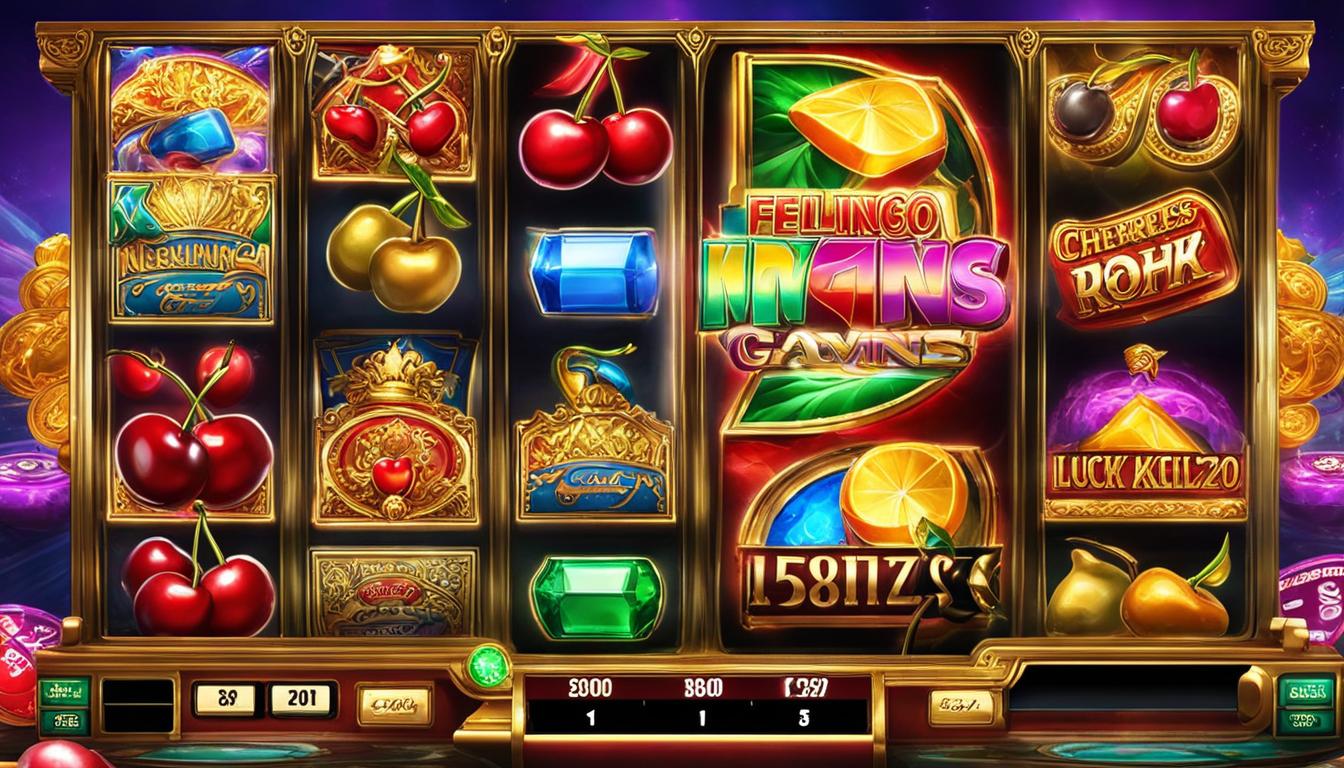
Task: Hit the gold button beside the empty dark display
Action: coord(961,707)
